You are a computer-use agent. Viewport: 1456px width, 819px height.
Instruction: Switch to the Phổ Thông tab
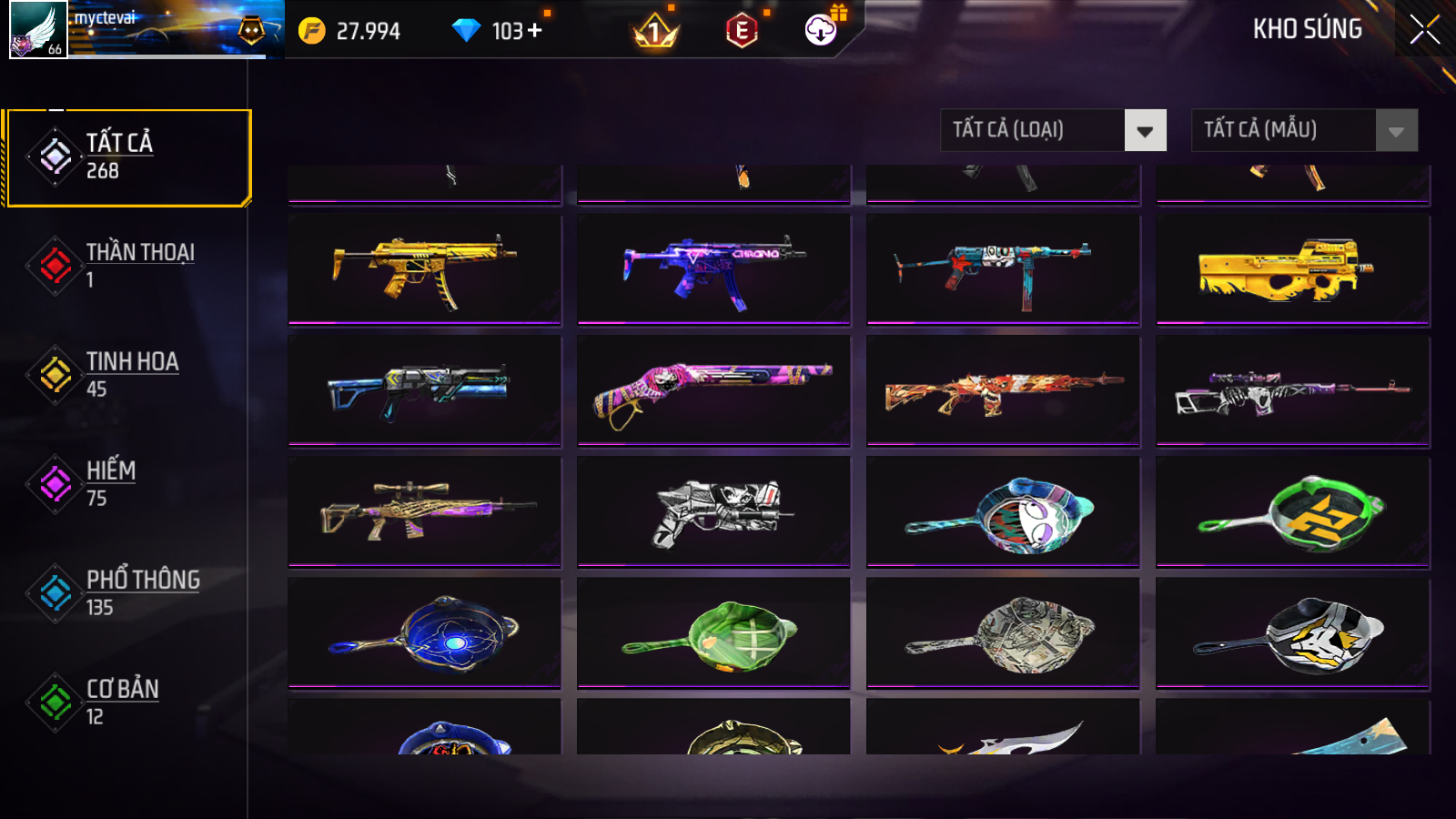[127, 592]
